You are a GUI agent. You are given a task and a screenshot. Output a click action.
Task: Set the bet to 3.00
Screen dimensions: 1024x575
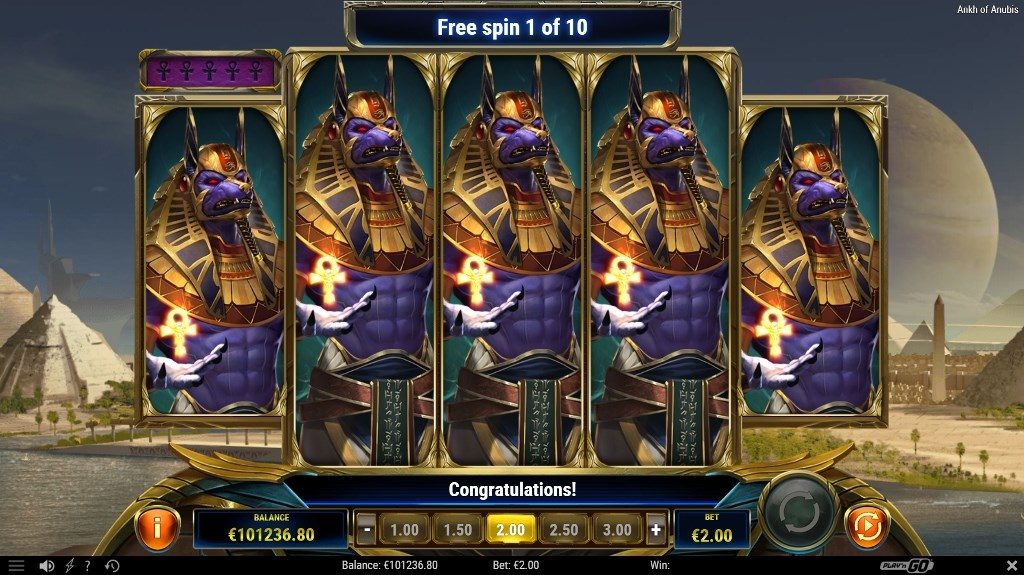[617, 530]
